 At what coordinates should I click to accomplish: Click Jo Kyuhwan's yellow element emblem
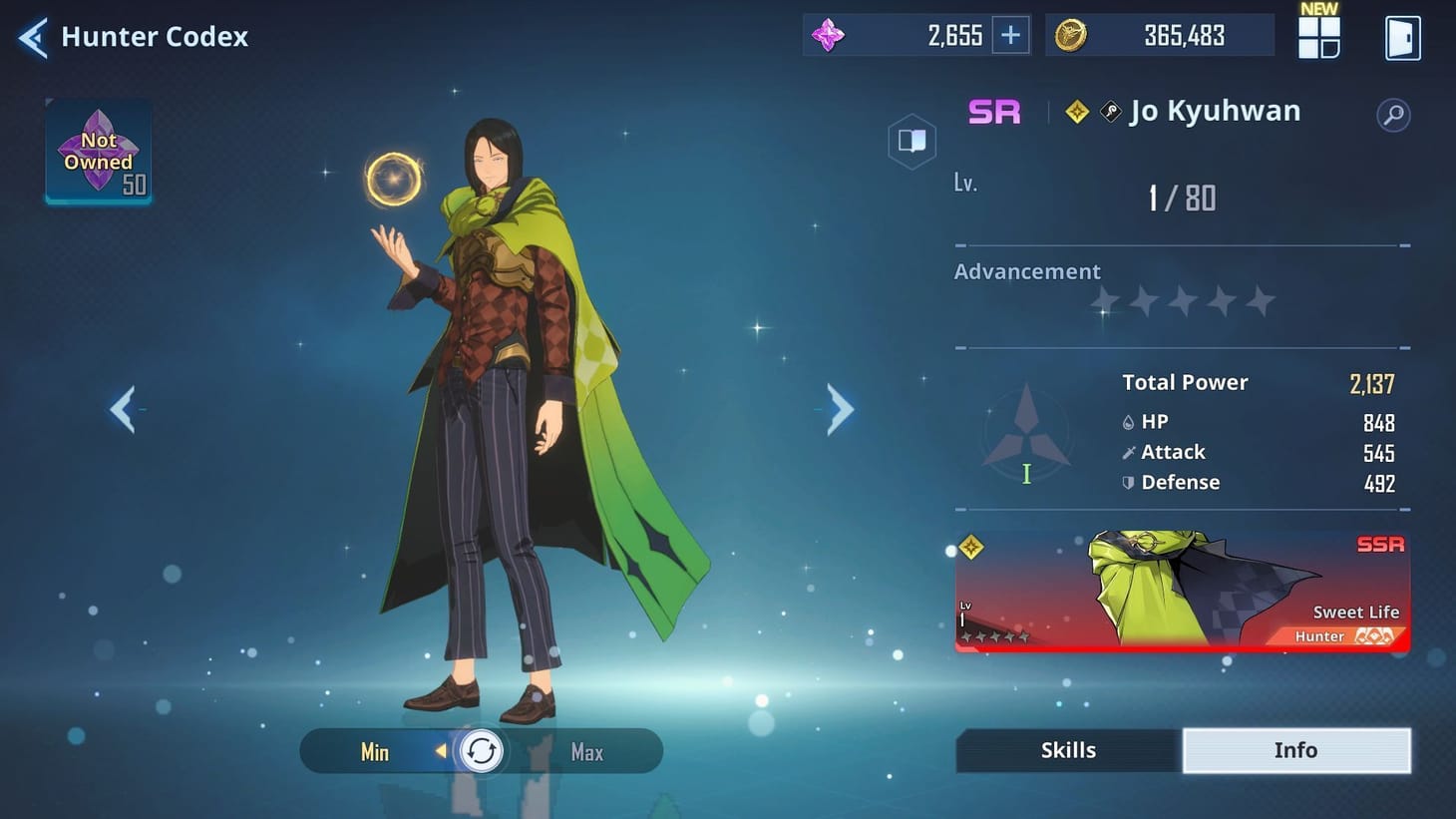point(1075,111)
